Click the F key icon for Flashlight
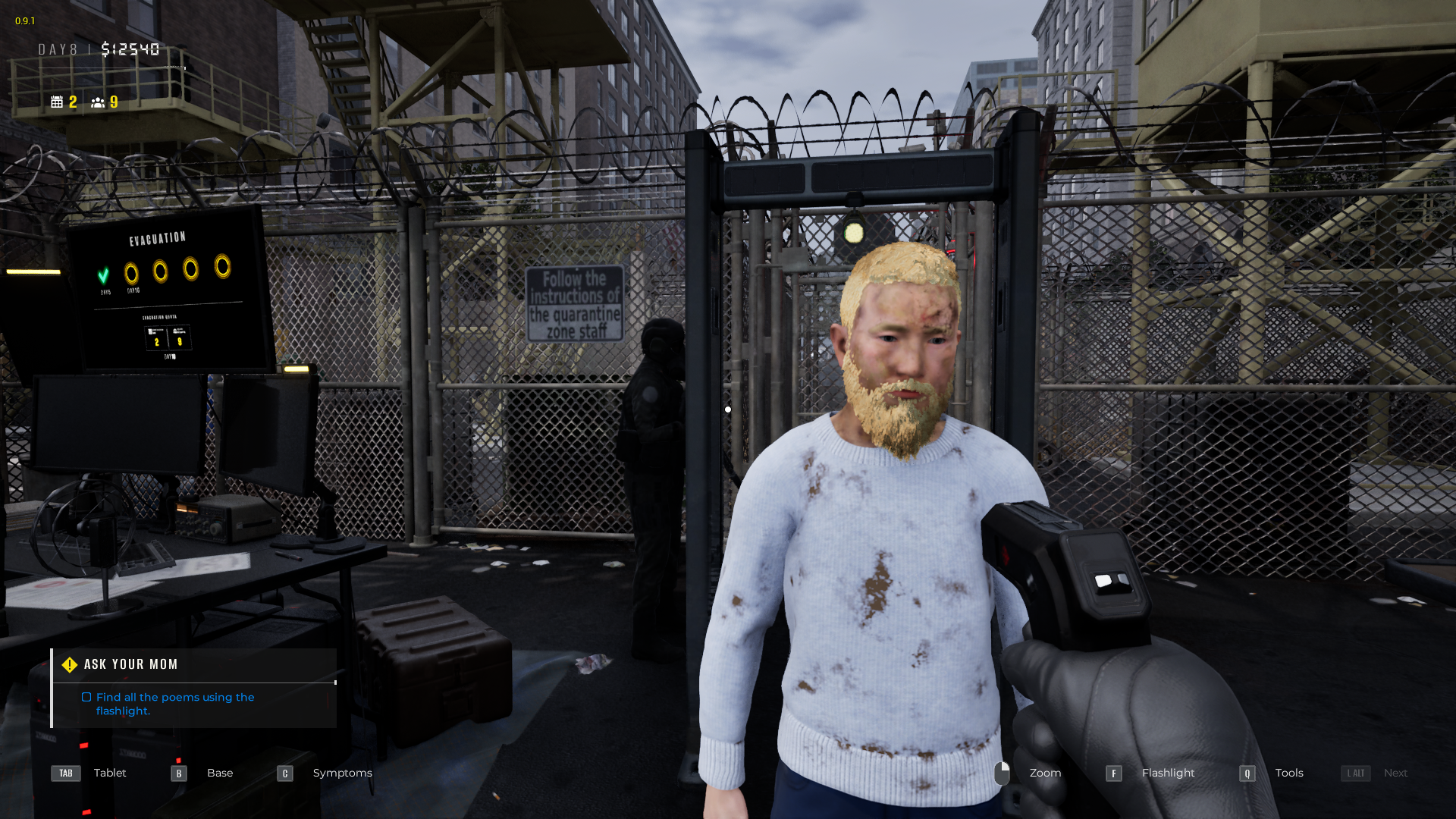 [1114, 773]
